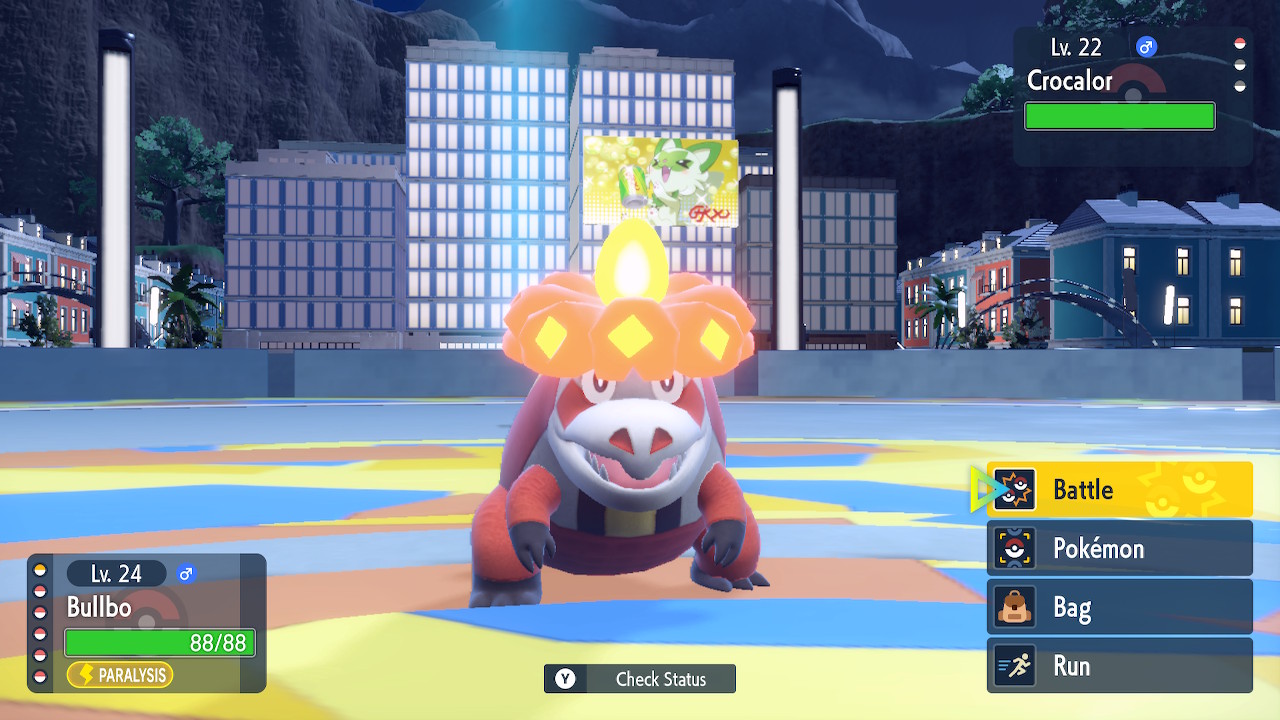Click the Check Status prompt bar
The height and width of the screenshot is (720, 1280).
pyautogui.click(x=640, y=679)
